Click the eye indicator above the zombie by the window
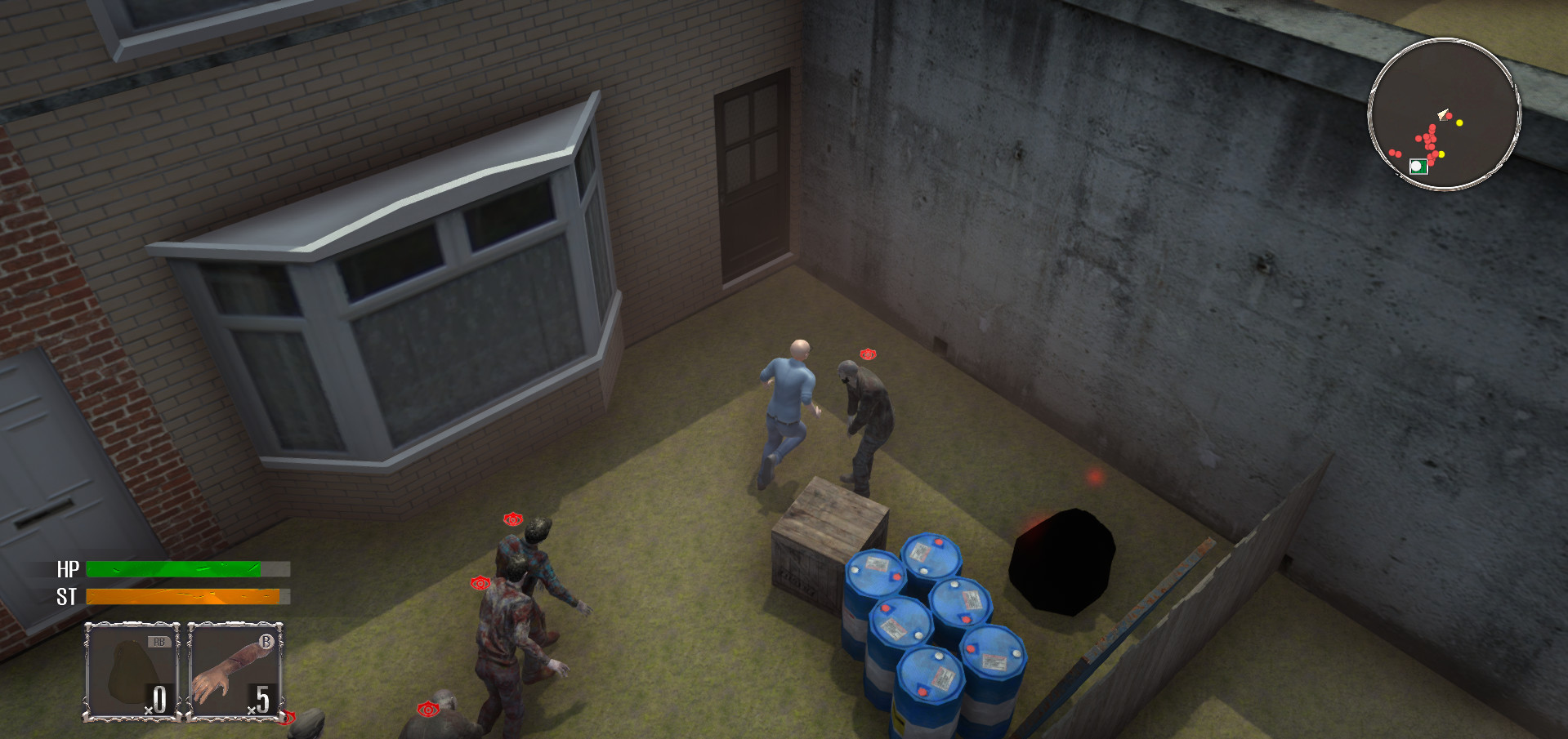 (513, 520)
